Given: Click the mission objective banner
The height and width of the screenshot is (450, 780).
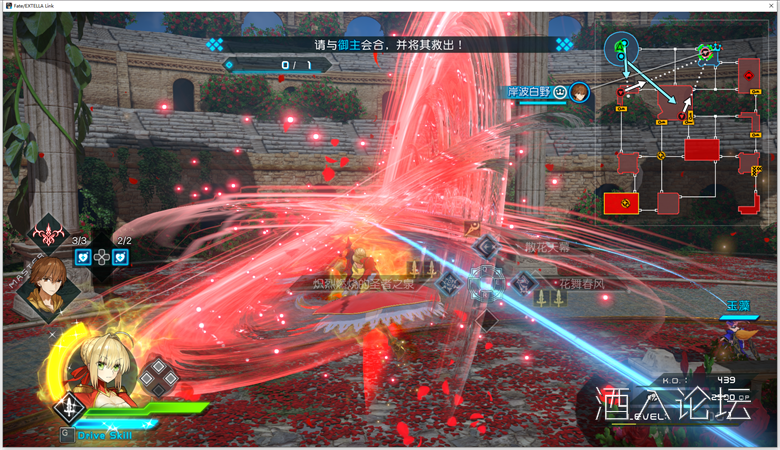Looking at the screenshot, I should [389, 45].
